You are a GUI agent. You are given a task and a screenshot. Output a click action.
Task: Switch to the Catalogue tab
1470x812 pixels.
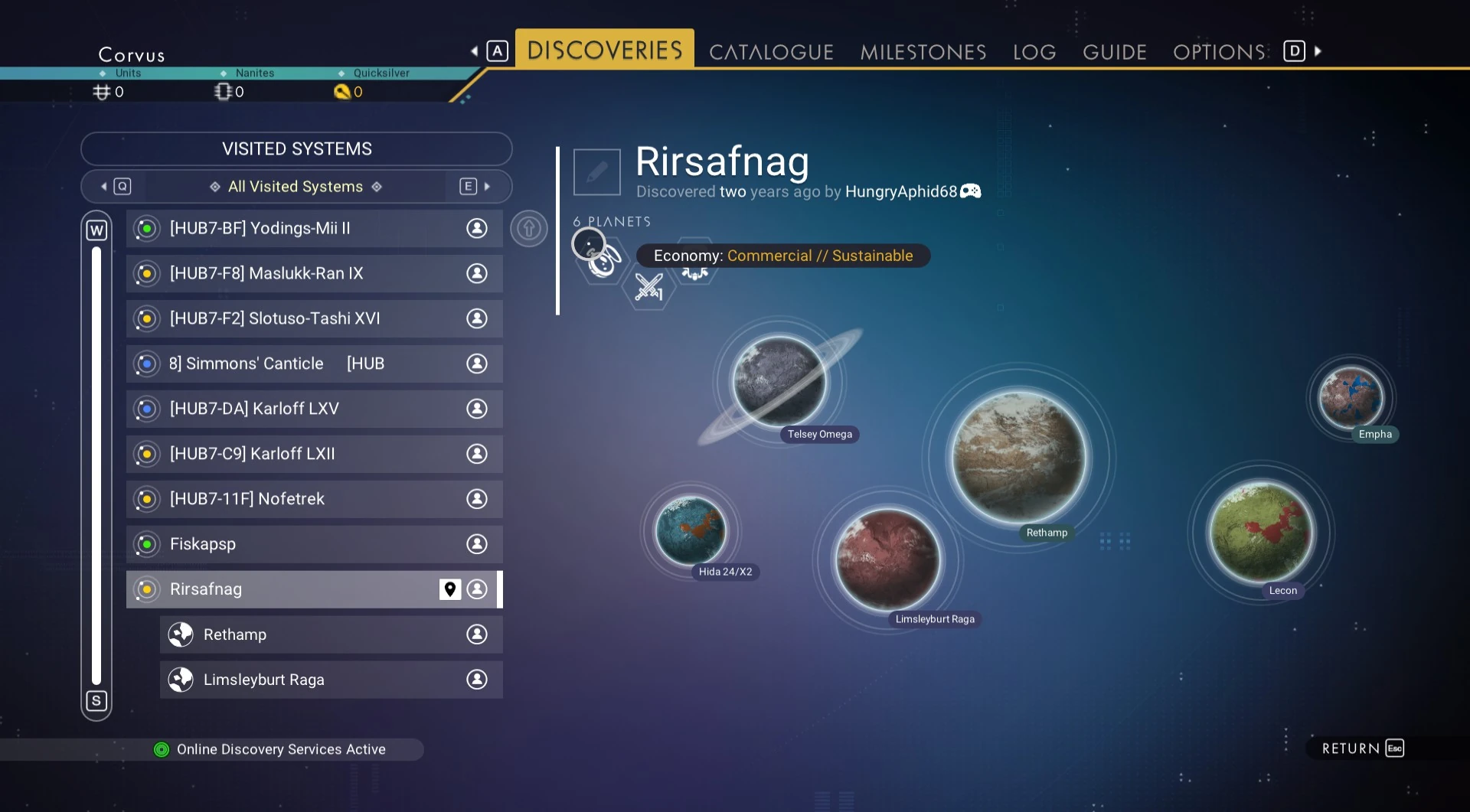(771, 52)
